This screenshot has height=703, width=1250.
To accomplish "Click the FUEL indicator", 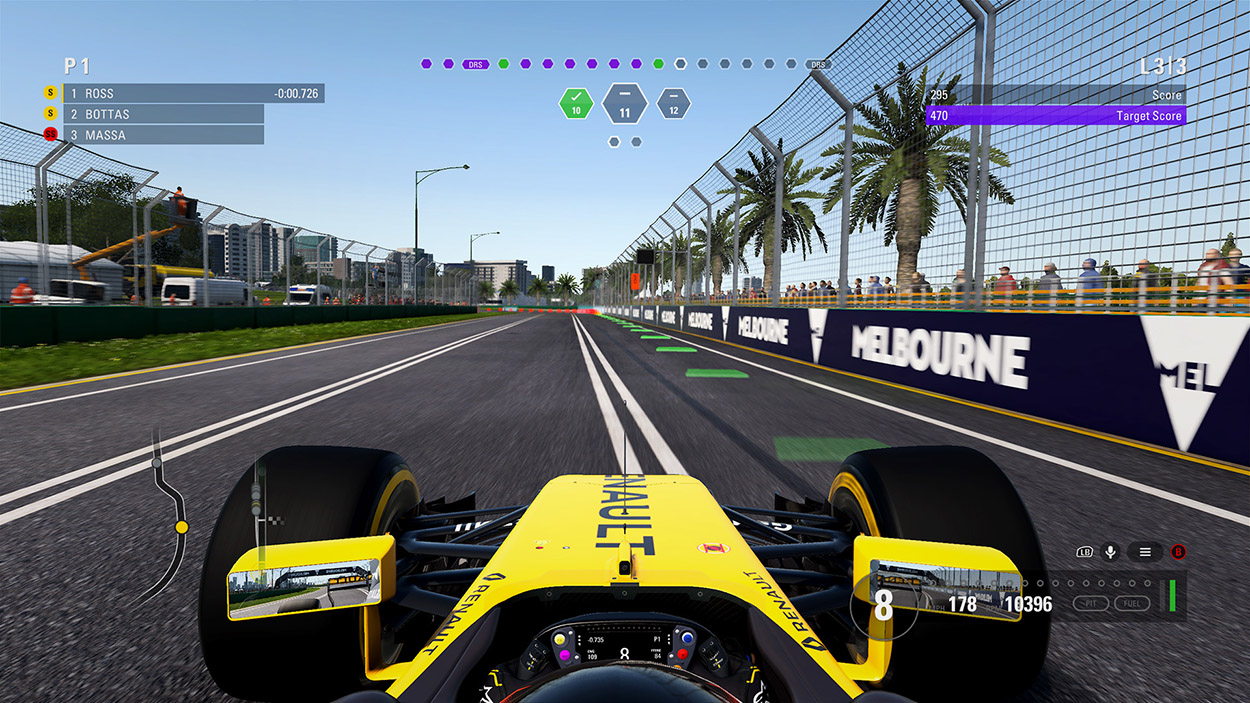I will (1130, 603).
